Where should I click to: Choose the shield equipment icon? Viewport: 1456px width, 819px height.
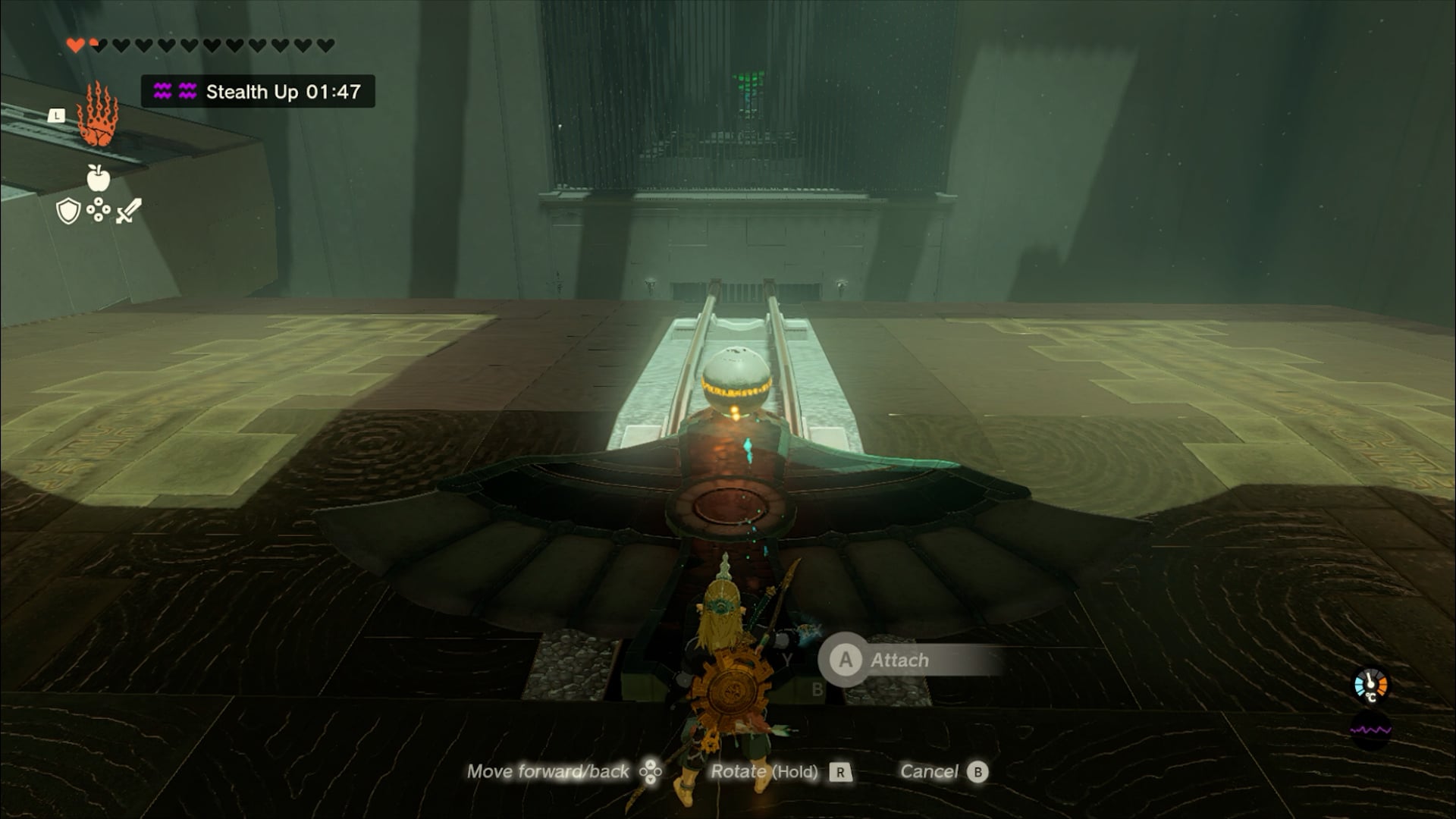[68, 211]
